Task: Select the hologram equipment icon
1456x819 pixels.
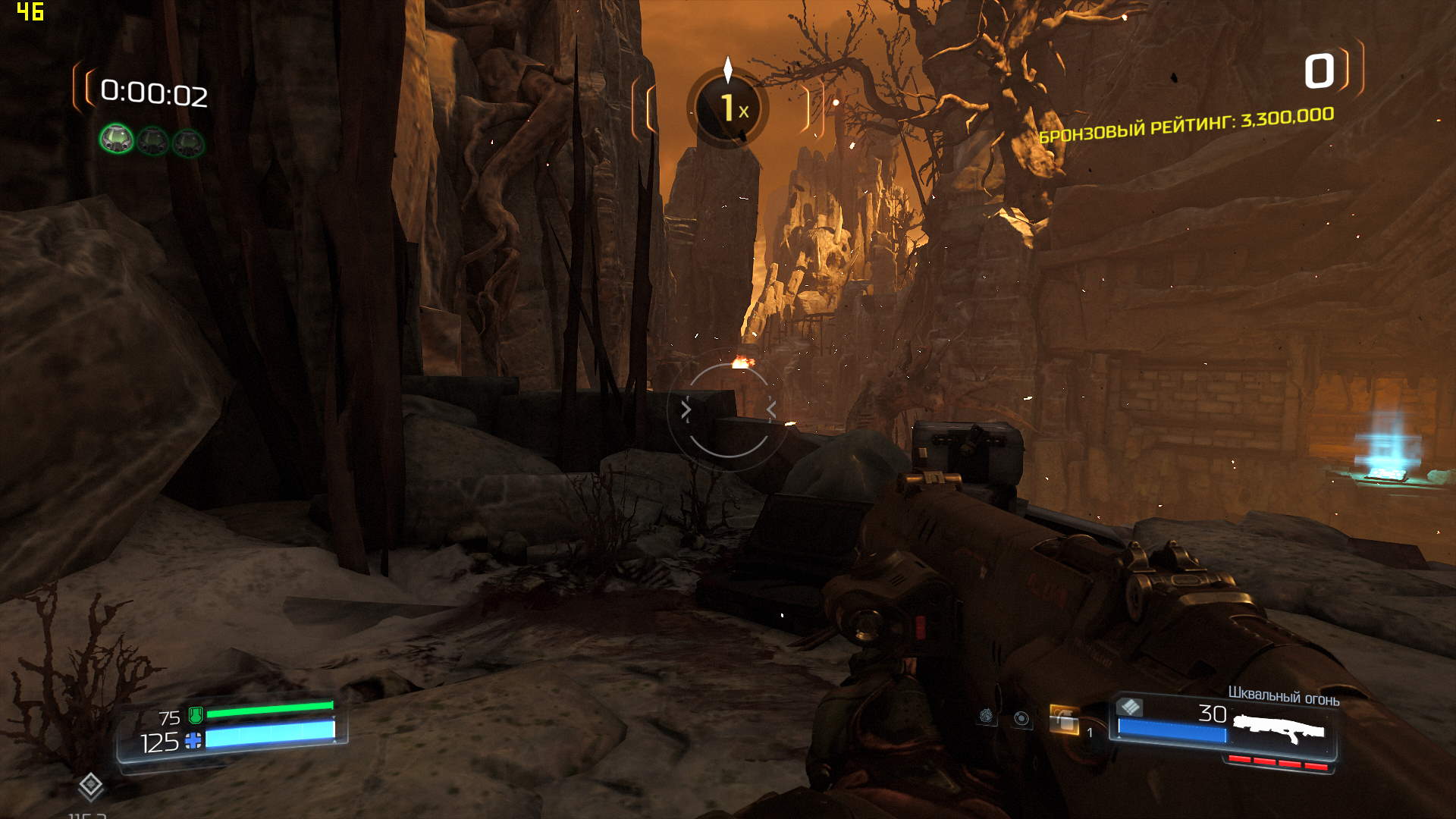Action: [x=986, y=716]
